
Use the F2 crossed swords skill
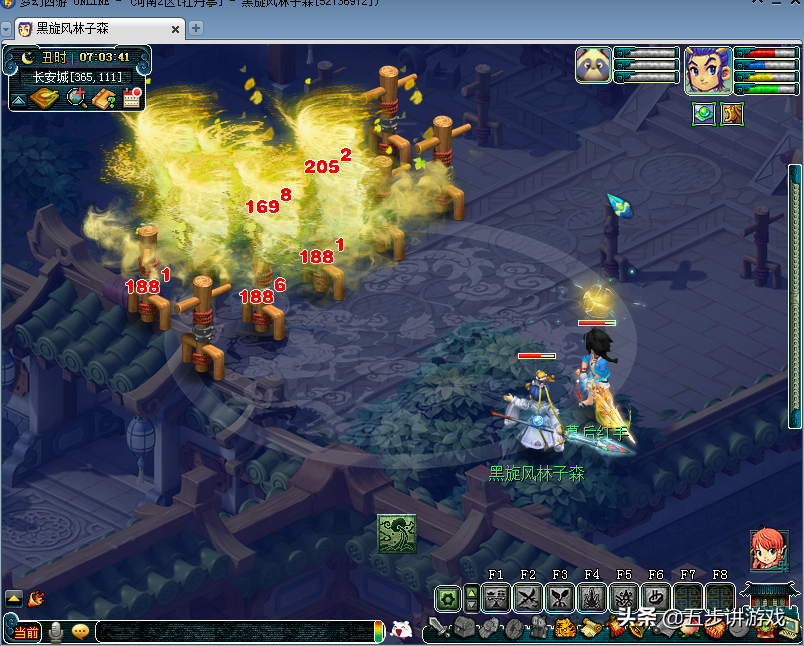tap(528, 598)
